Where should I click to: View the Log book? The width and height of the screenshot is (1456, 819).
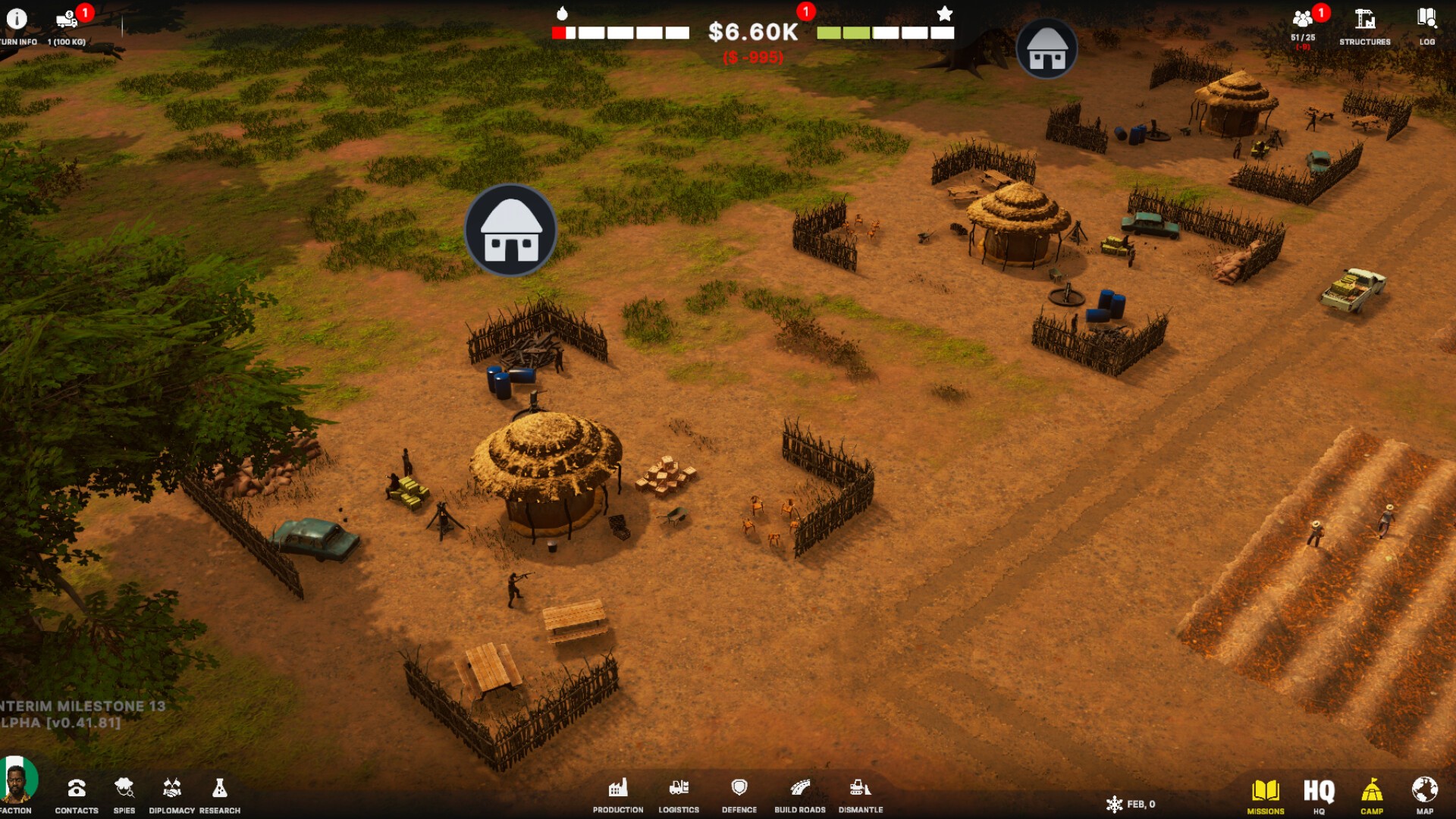tap(1426, 20)
